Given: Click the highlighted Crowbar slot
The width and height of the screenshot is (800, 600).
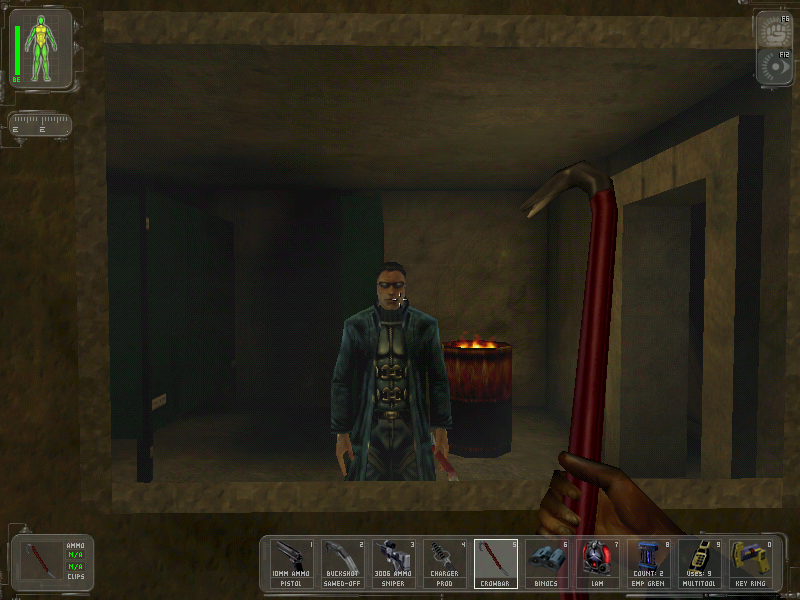Looking at the screenshot, I should (x=495, y=565).
